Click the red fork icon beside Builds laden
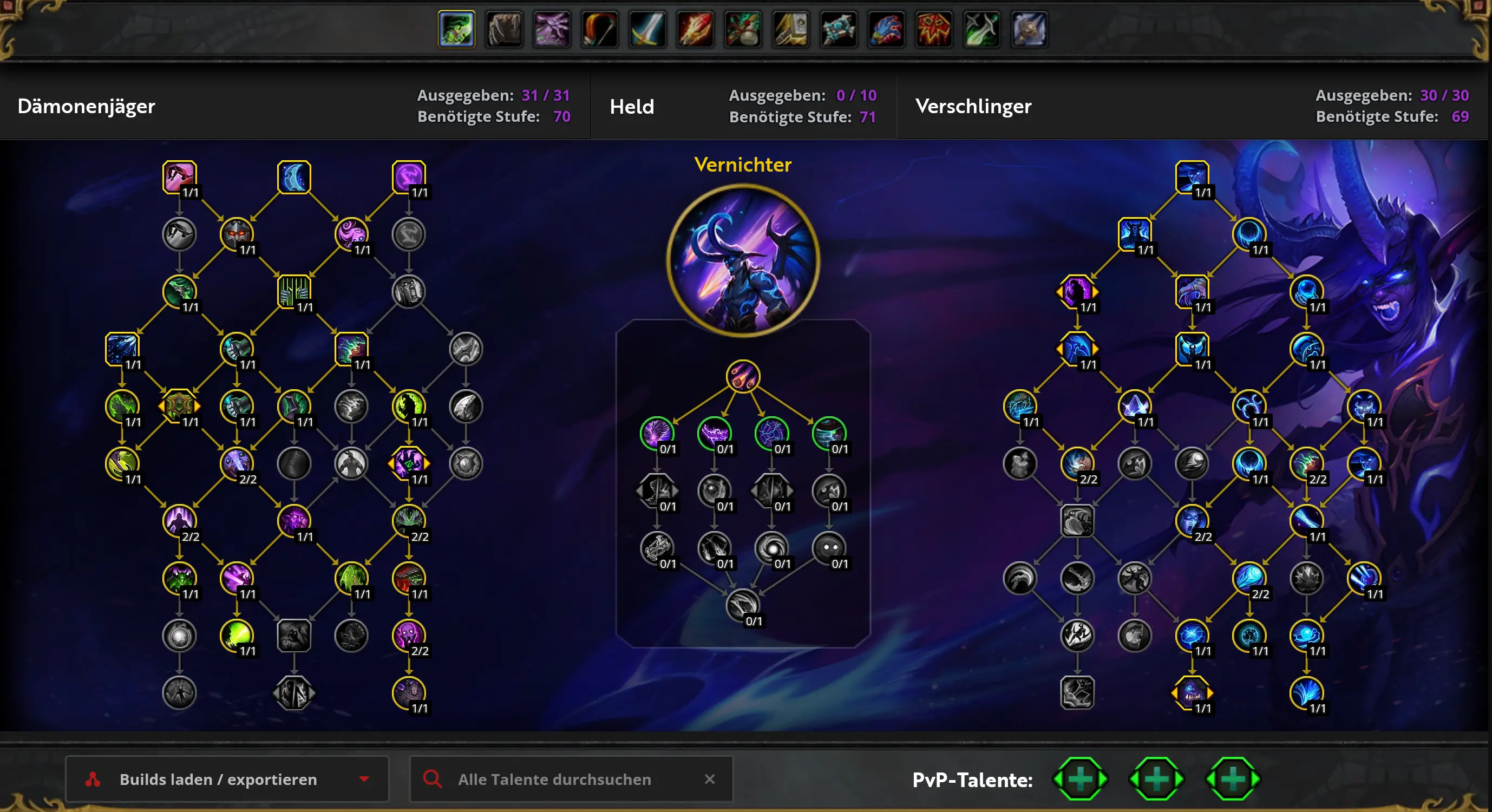Screen dimensions: 1492x812 93,779
